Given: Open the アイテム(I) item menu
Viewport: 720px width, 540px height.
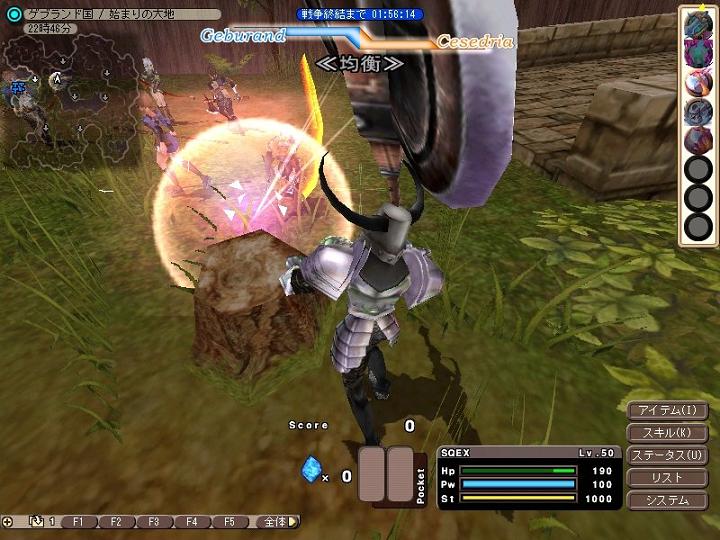Looking at the screenshot, I should 667,410.
